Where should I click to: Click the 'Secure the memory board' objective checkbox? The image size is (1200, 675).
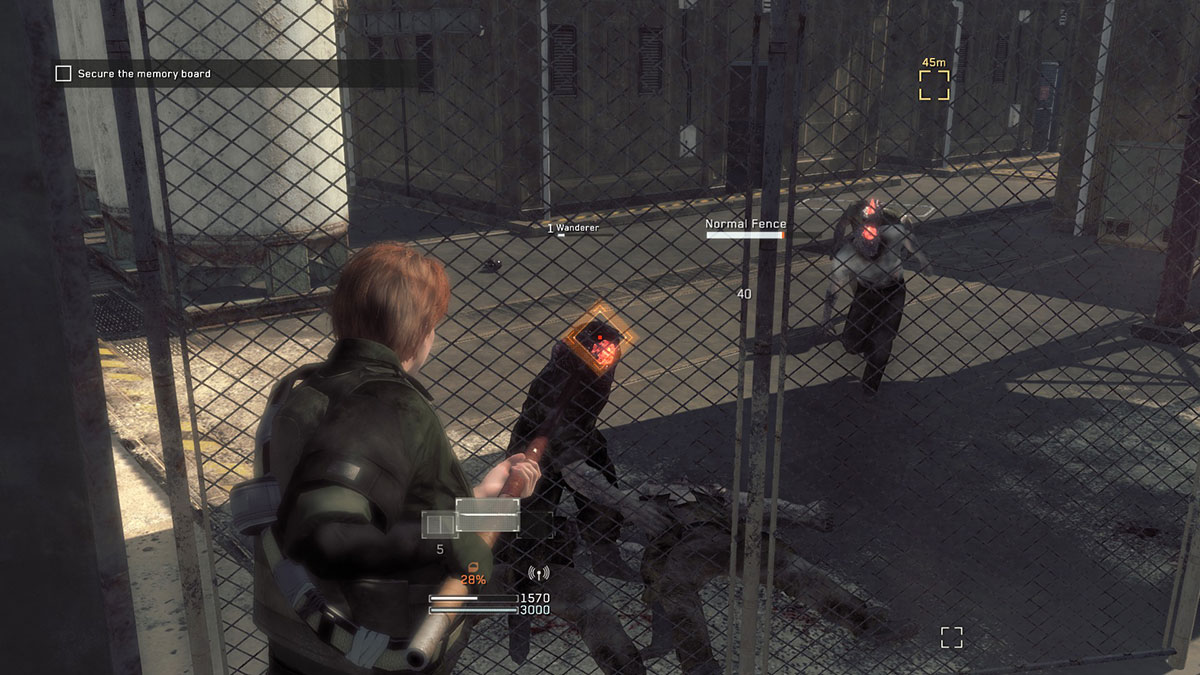pyautogui.click(x=63, y=74)
